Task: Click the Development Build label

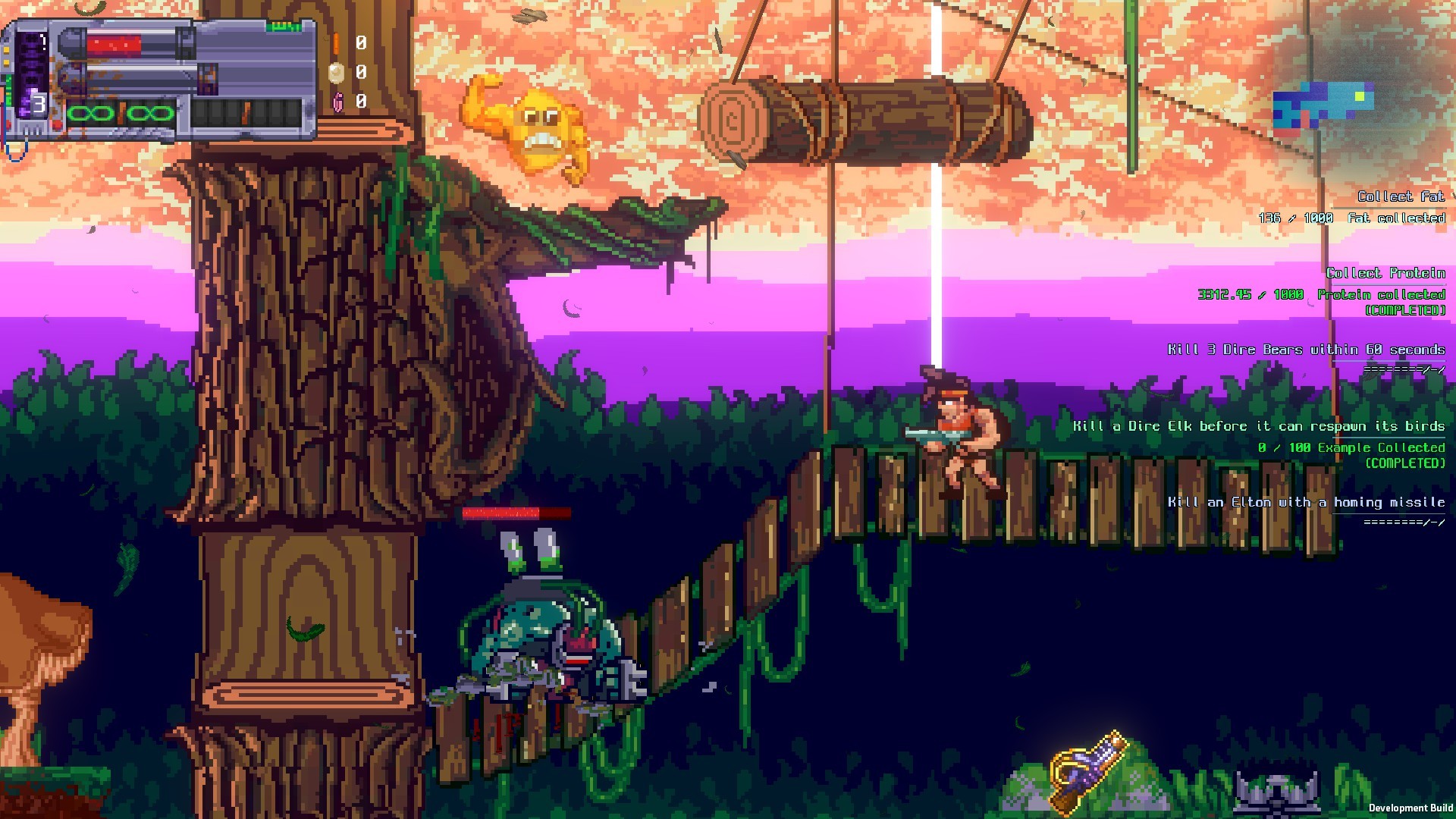Action: [1414, 808]
